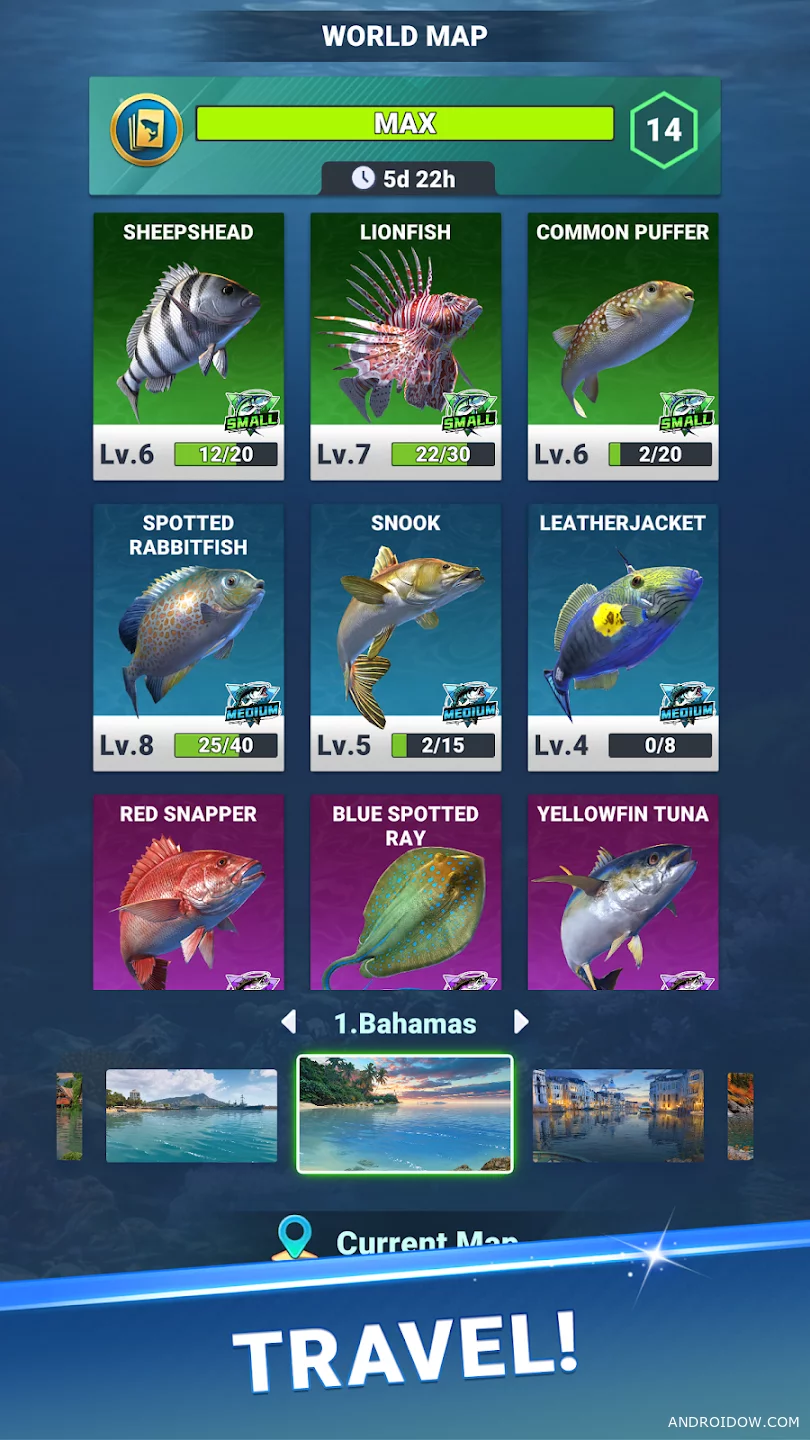Open the Lionfish card
The height and width of the screenshot is (1440, 810).
[x=405, y=346]
